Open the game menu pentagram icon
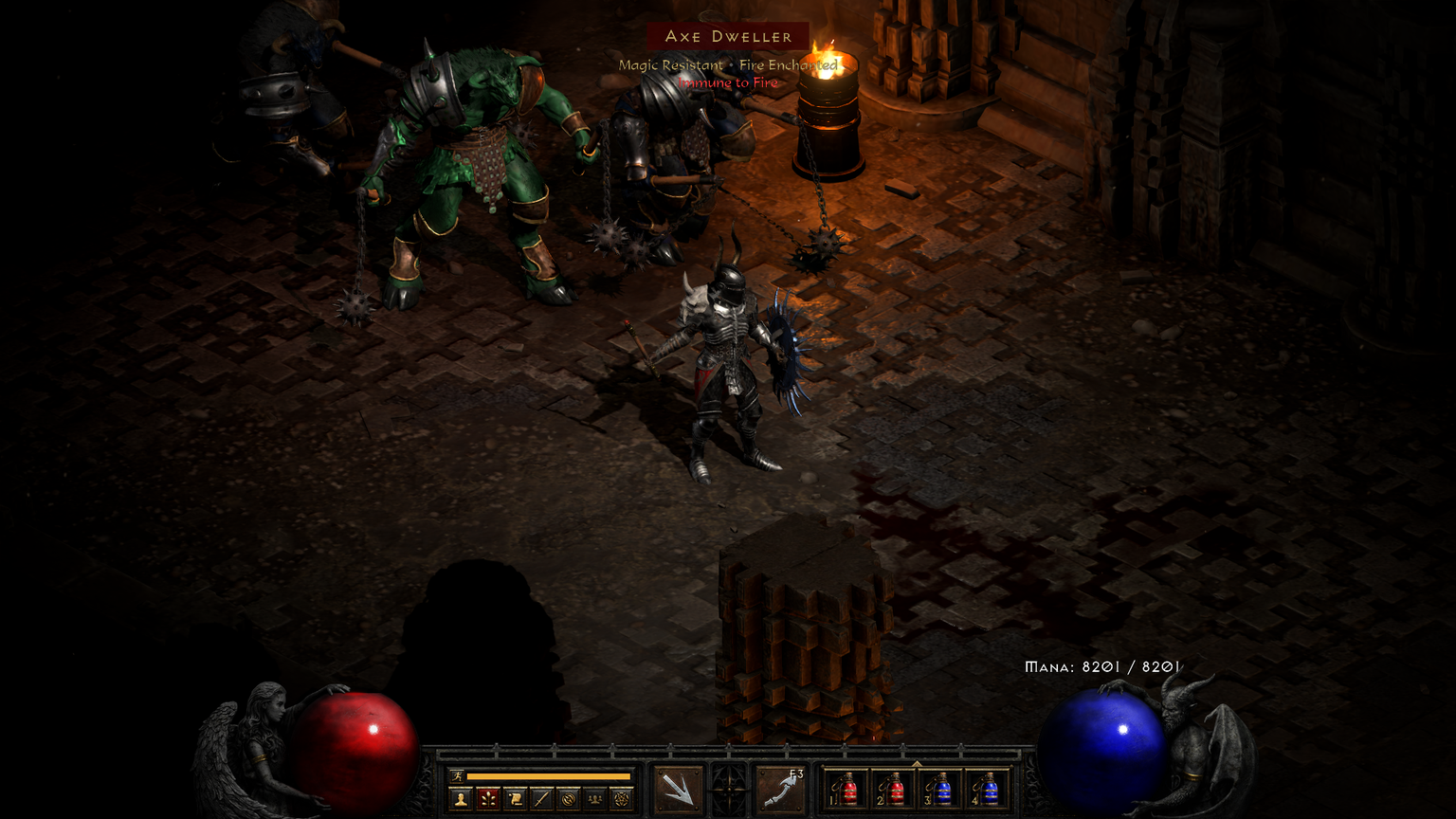The height and width of the screenshot is (819, 1456). click(x=621, y=799)
